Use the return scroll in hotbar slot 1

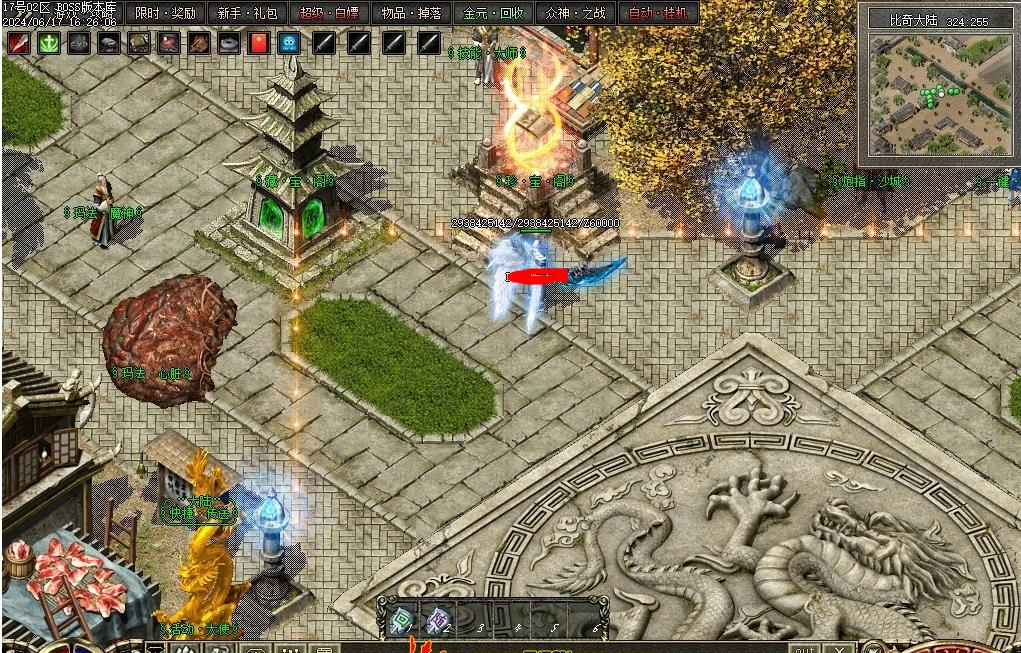(401, 622)
